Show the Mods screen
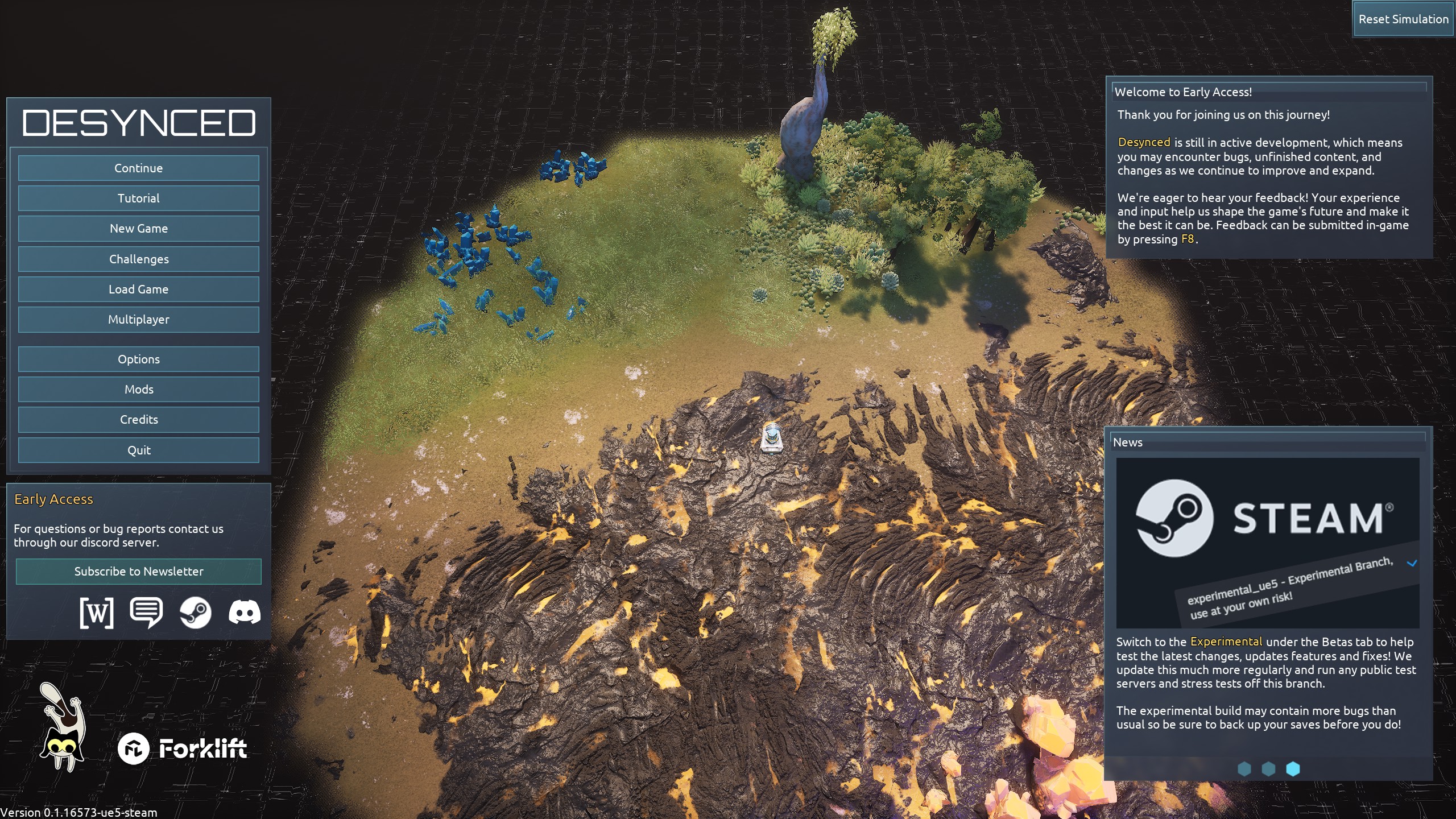 tap(138, 390)
